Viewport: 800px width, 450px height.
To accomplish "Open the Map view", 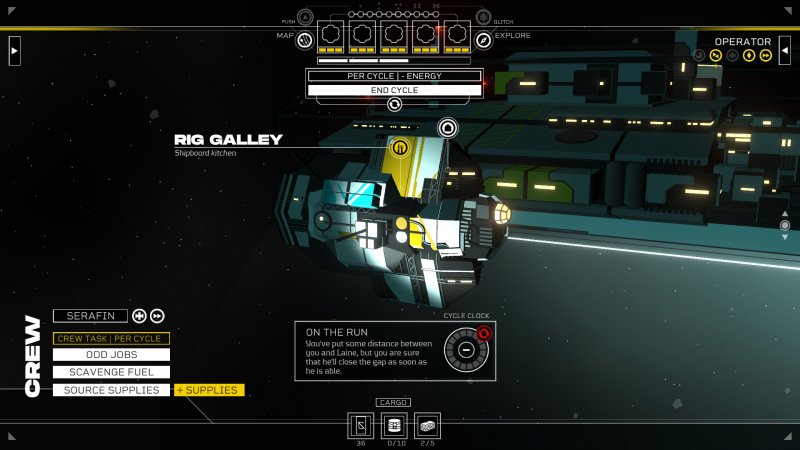I will pos(305,39).
